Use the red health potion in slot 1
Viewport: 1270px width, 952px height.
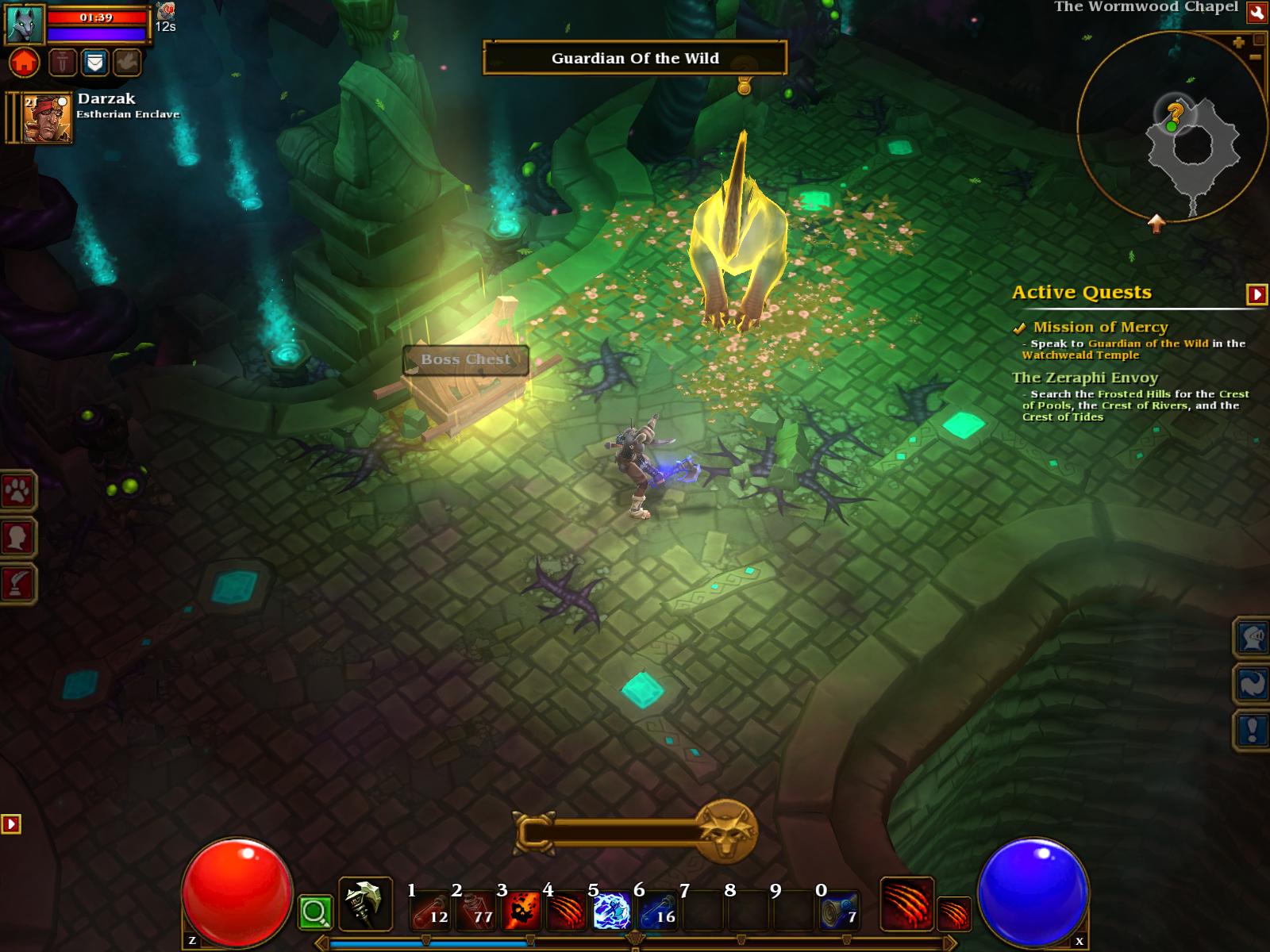430,910
